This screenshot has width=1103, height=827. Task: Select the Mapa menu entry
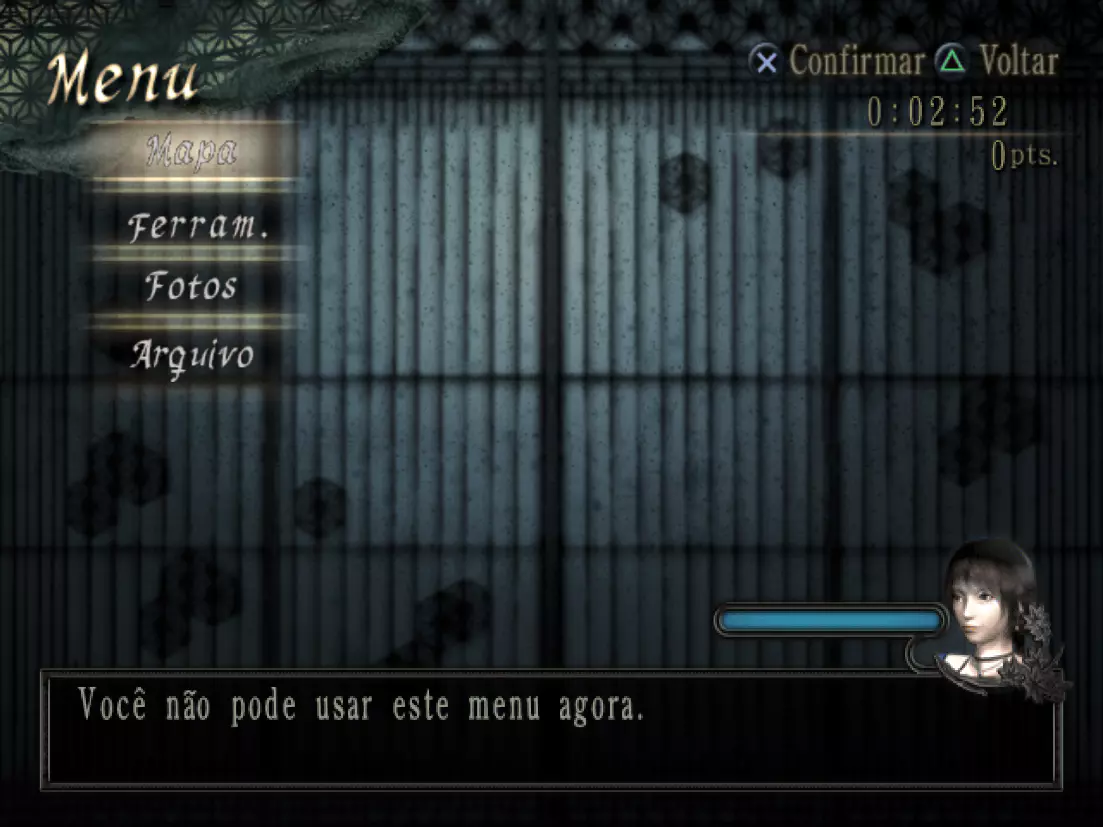tap(192, 152)
